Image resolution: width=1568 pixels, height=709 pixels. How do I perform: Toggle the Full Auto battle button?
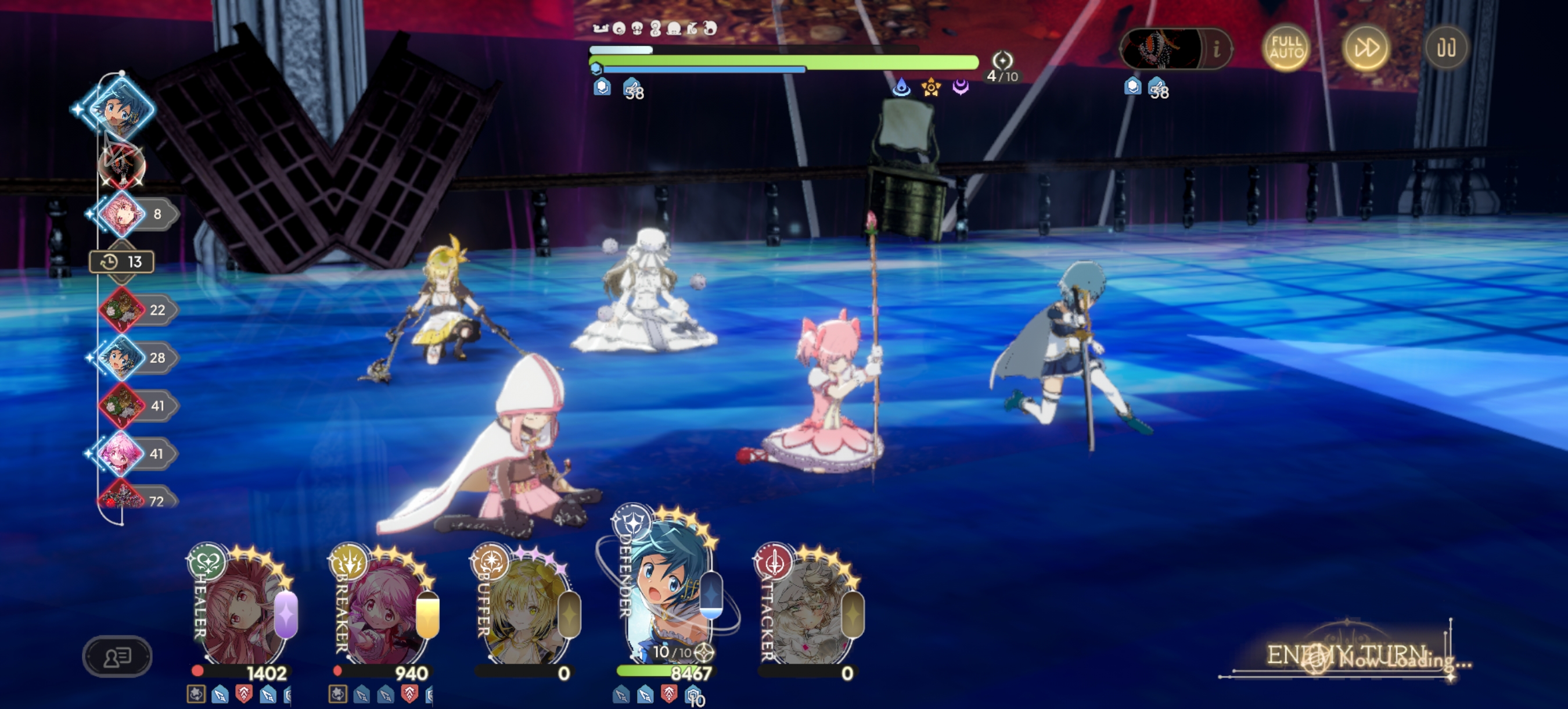pos(1286,48)
